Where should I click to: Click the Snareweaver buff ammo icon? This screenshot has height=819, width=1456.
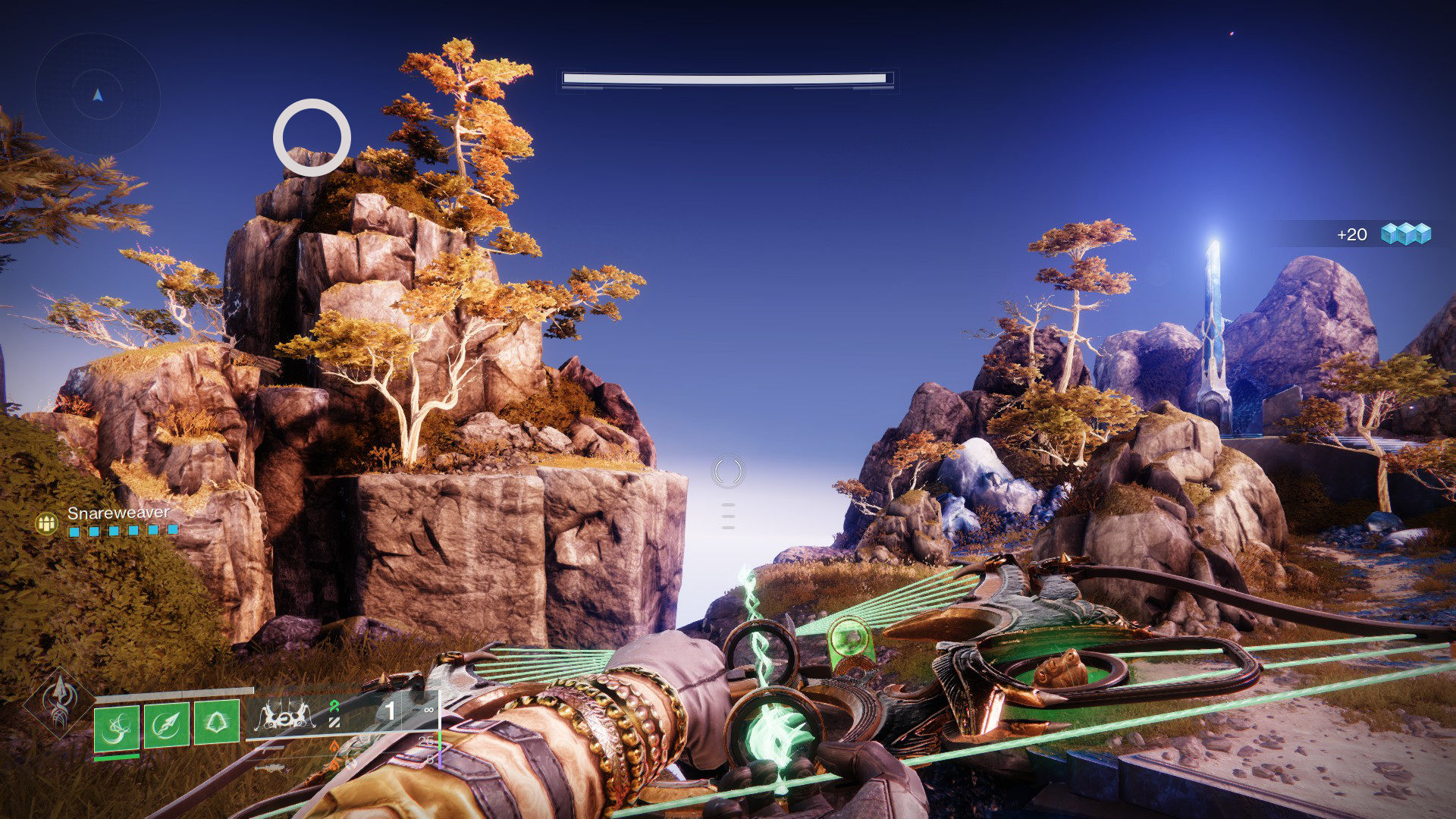(47, 522)
